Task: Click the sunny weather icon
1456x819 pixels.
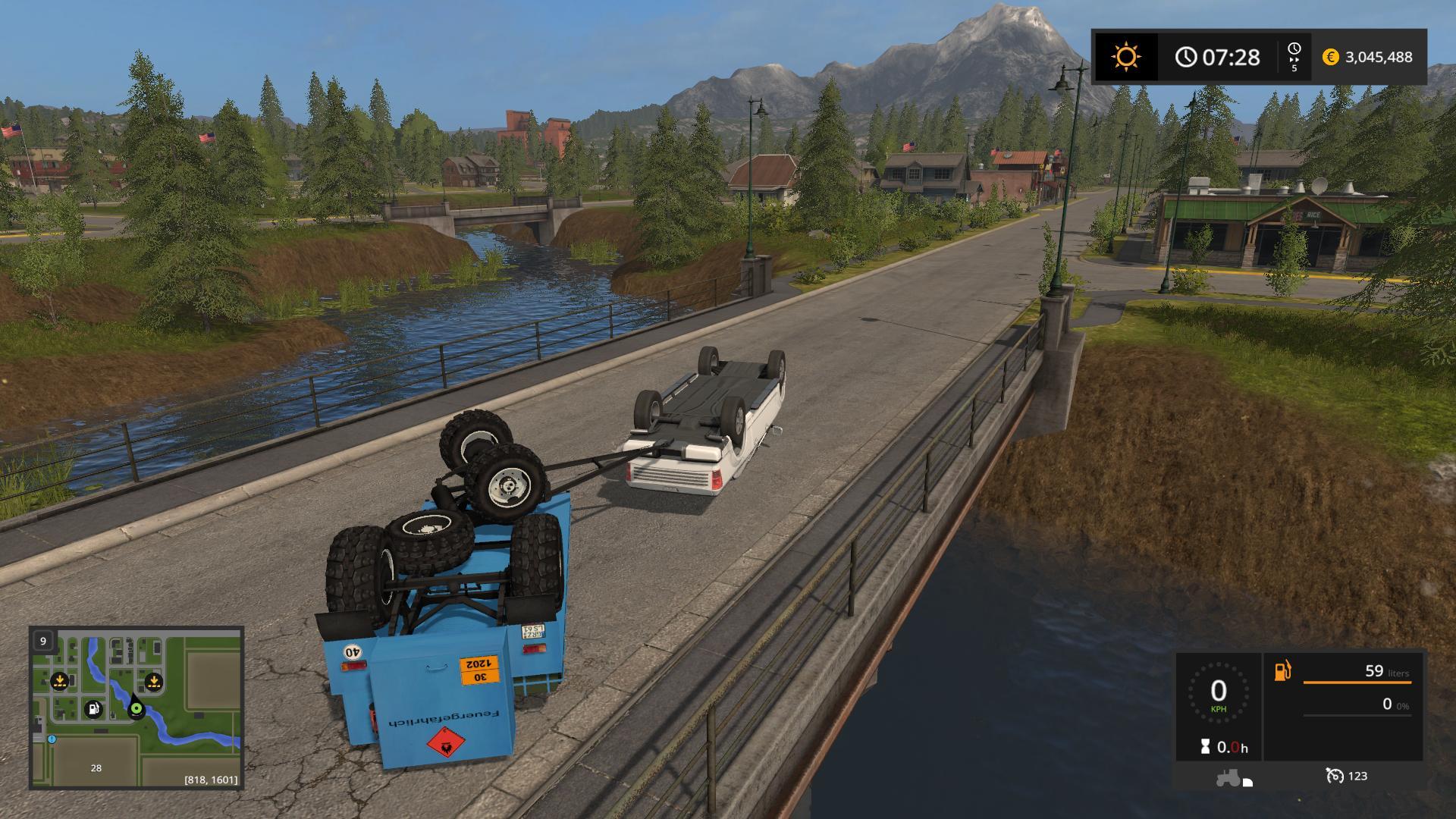Action: (x=1125, y=57)
